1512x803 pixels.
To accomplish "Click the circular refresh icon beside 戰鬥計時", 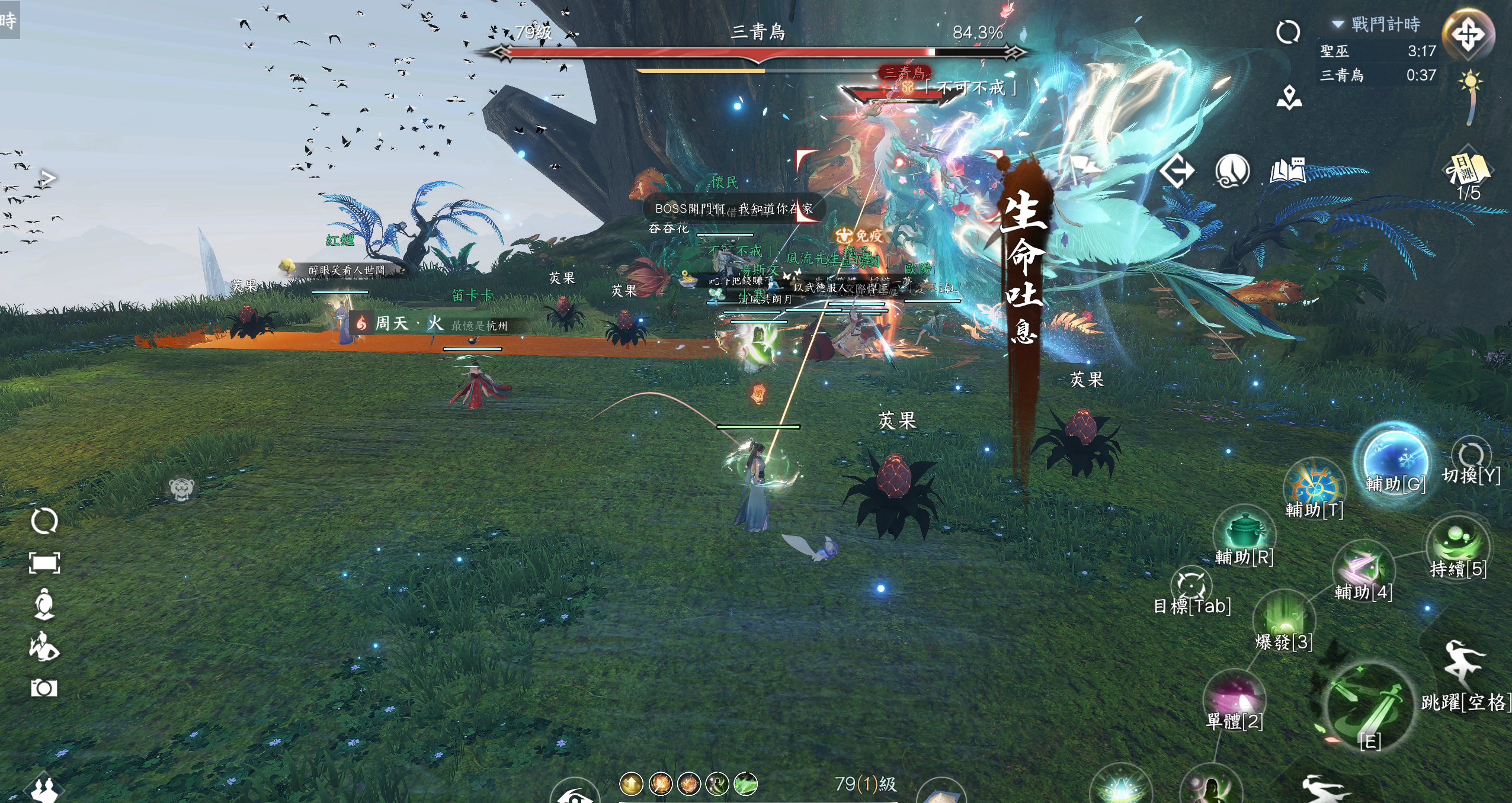I will [1288, 32].
